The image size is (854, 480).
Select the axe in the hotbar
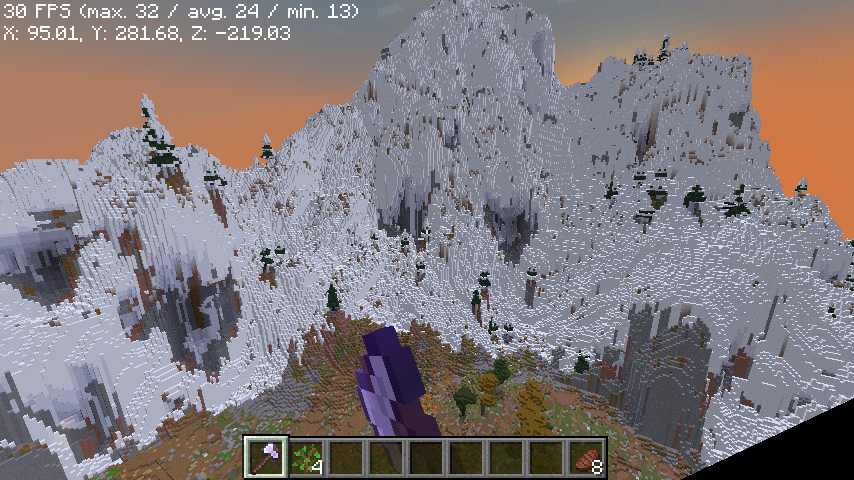pyautogui.click(x=266, y=457)
